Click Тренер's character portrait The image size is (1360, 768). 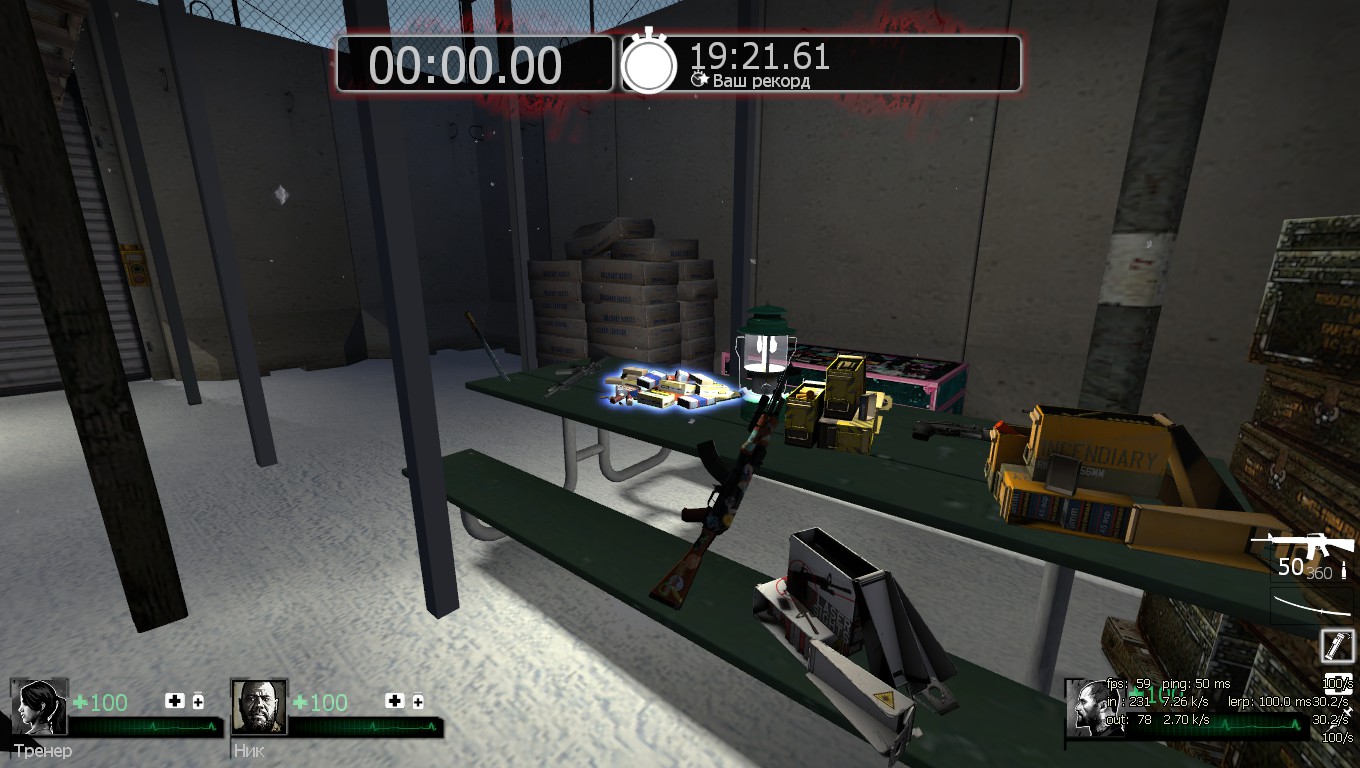(38, 707)
